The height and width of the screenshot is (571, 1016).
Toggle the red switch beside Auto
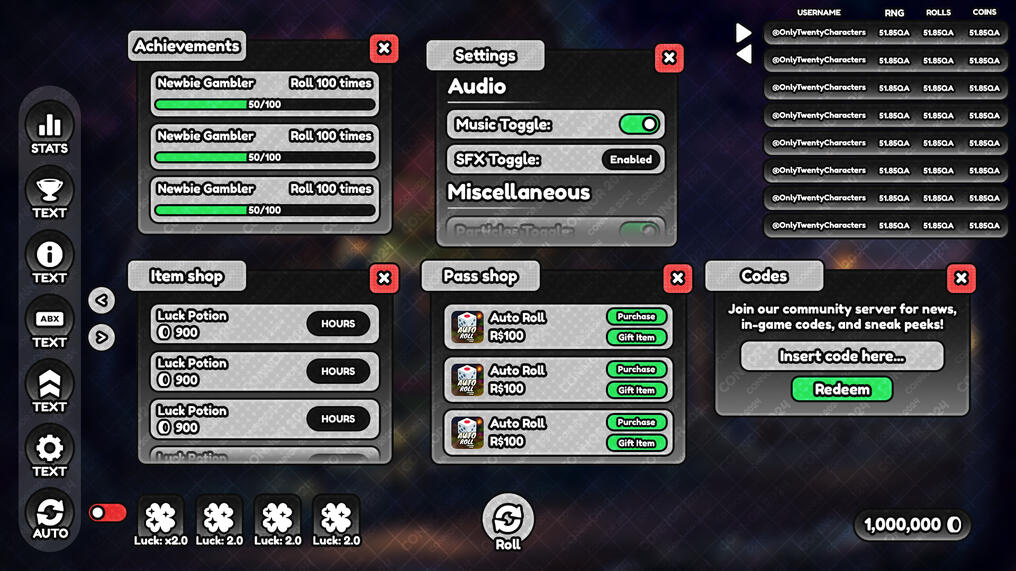[108, 513]
